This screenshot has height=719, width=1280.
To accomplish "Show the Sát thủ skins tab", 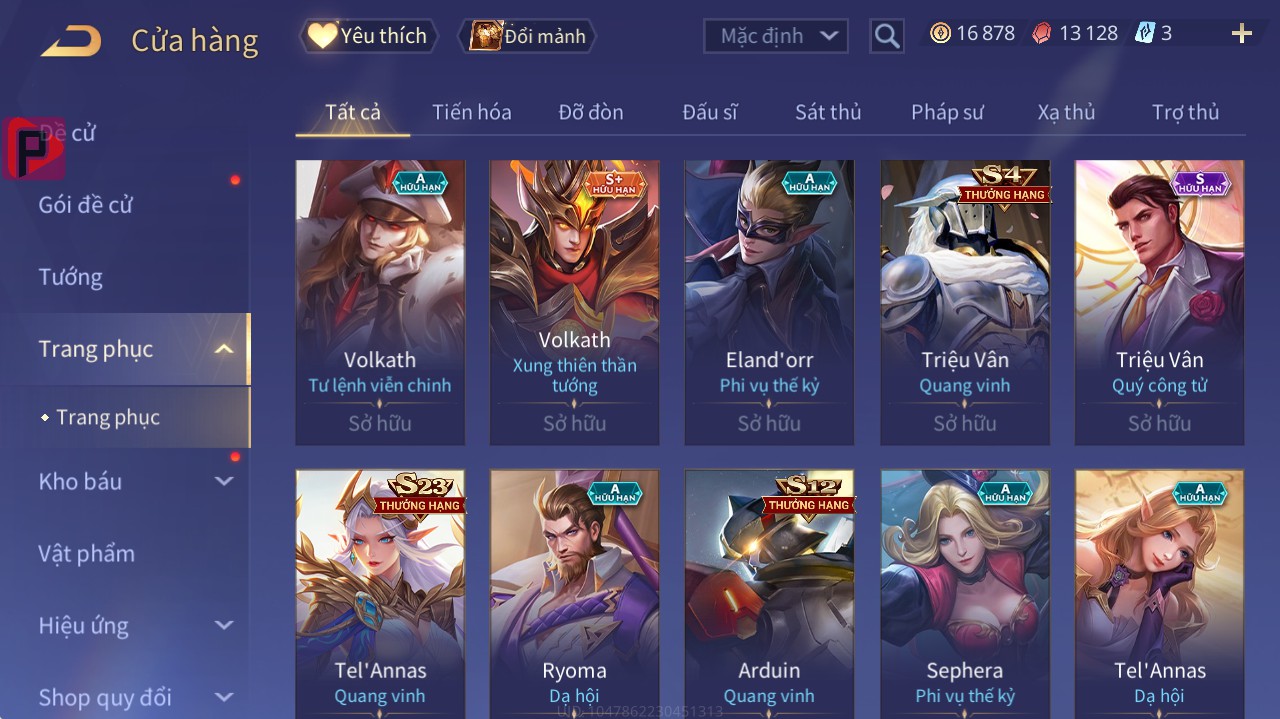I will click(x=827, y=112).
